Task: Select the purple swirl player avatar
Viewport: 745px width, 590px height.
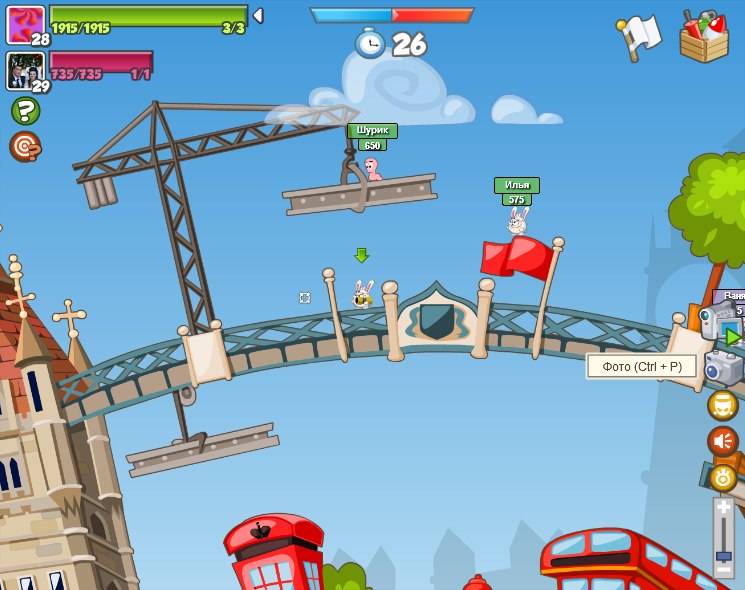Action: [x=25, y=24]
